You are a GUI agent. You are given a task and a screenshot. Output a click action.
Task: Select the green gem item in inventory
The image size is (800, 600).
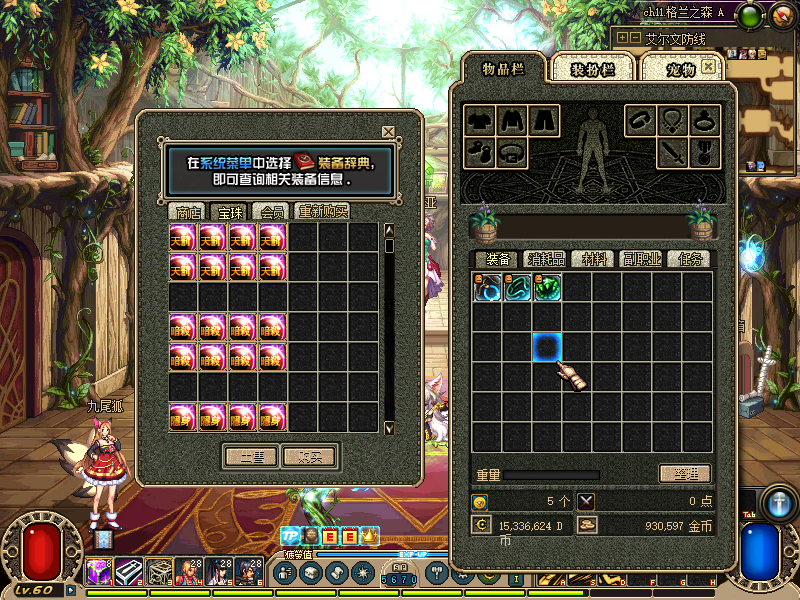(547, 287)
